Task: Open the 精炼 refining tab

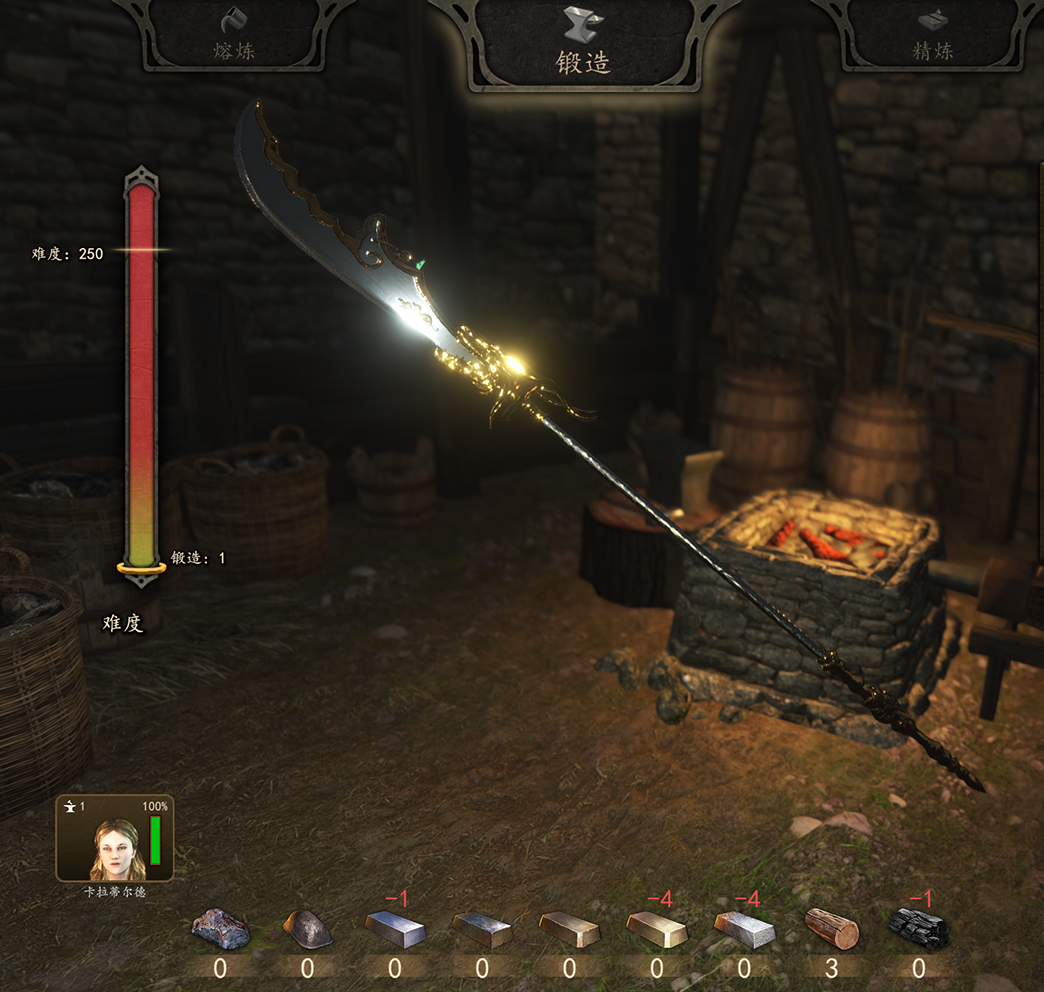Action: pos(932,36)
